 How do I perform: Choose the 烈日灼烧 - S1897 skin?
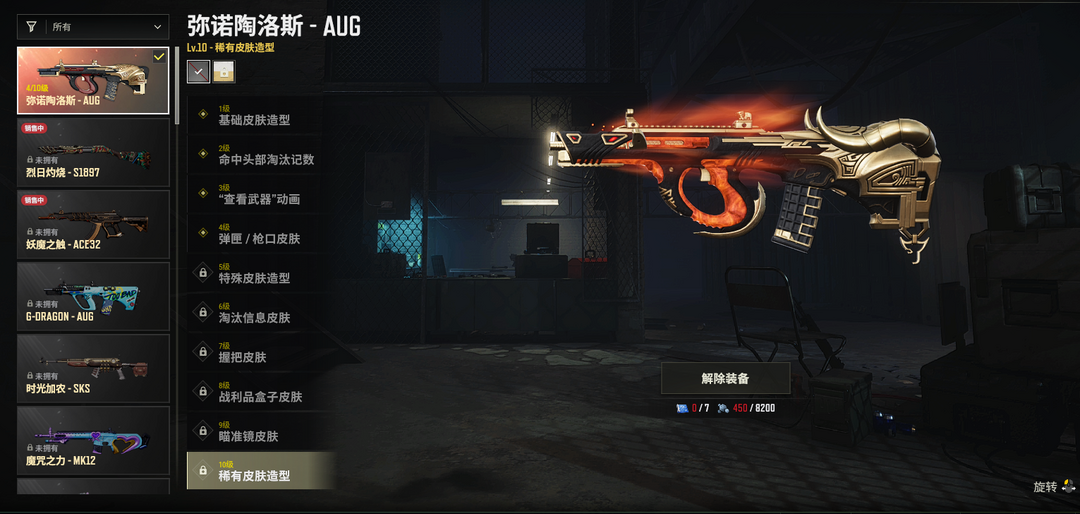click(x=93, y=152)
